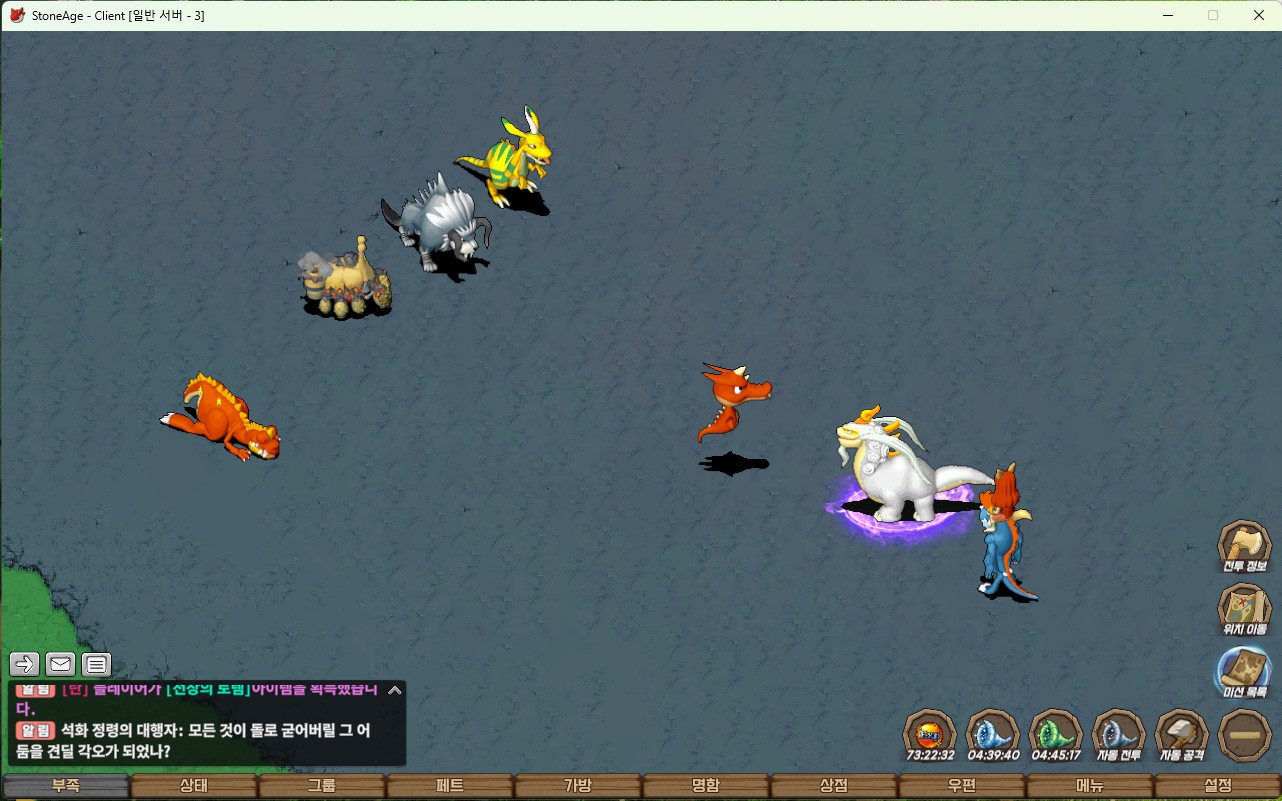Open the 메뉴 (Menu) button

point(1090,786)
